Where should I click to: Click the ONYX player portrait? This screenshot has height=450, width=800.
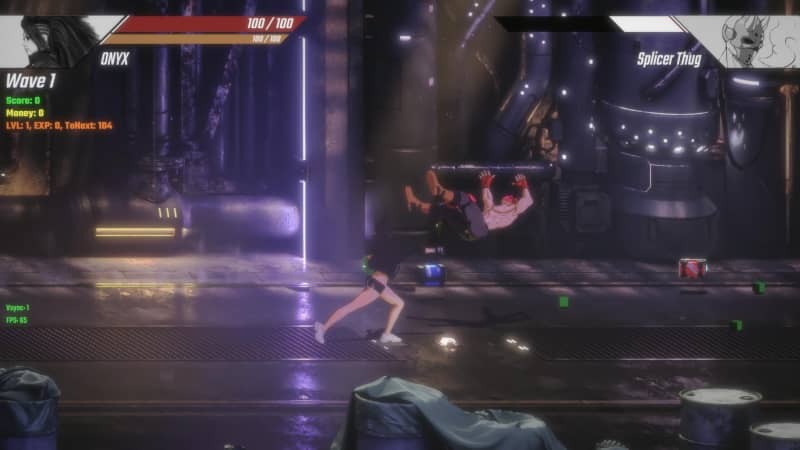point(50,40)
